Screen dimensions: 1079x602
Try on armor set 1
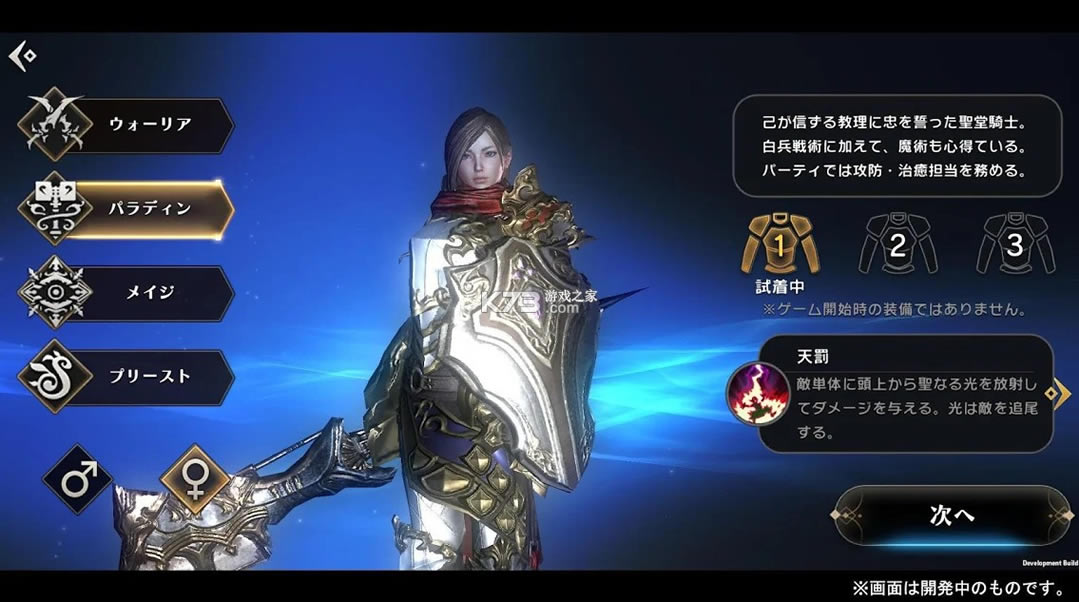point(778,243)
